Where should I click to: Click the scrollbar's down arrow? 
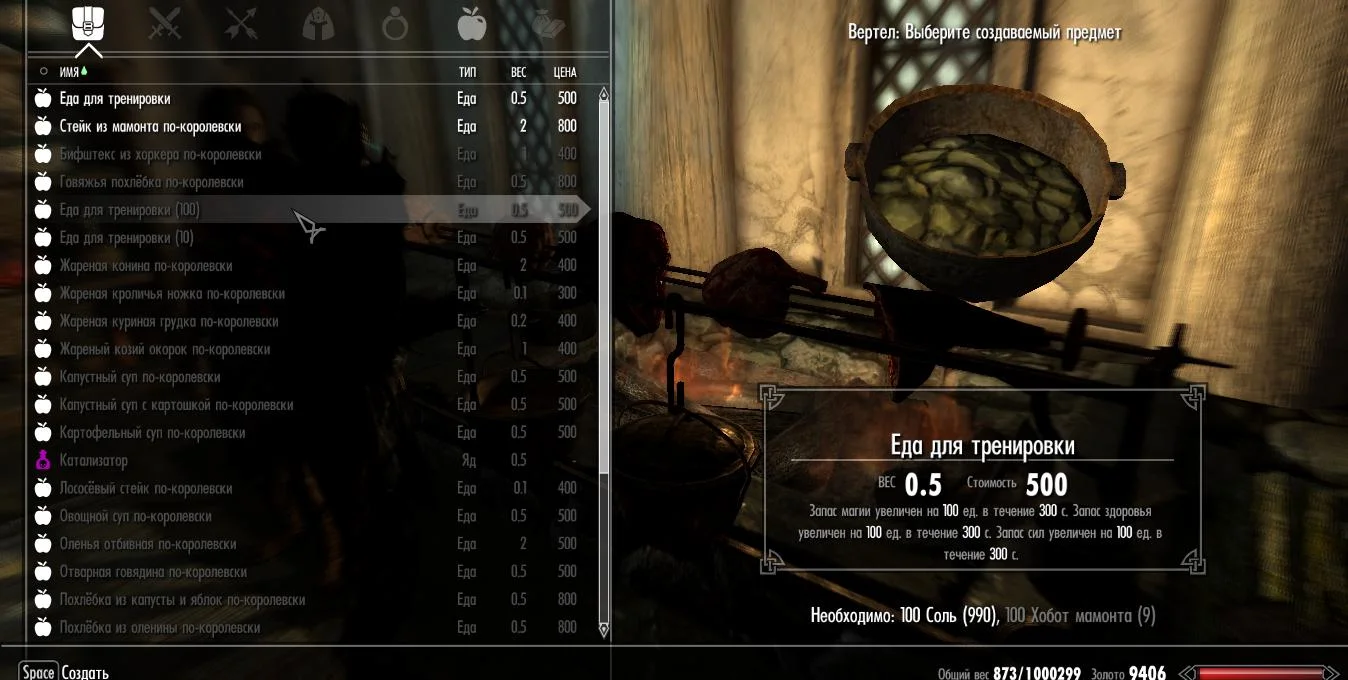coord(603,630)
